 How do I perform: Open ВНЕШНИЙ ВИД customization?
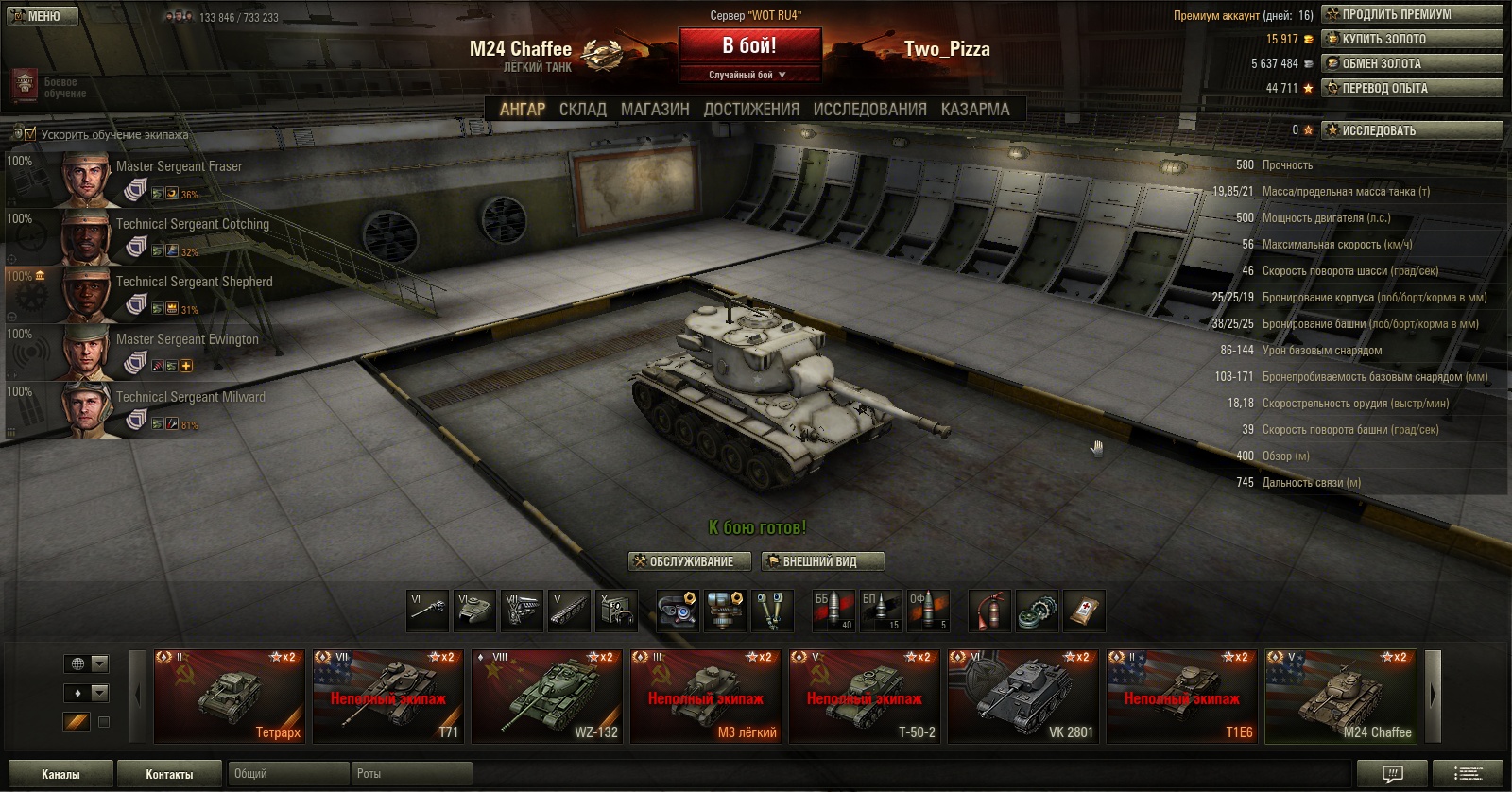pyautogui.click(x=822, y=561)
